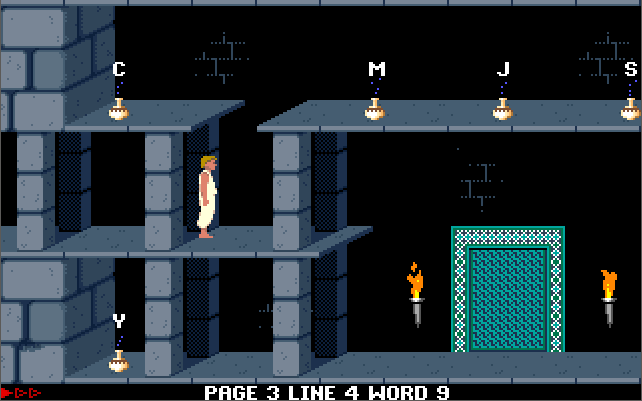Select the potion marked Y

[x=119, y=362]
